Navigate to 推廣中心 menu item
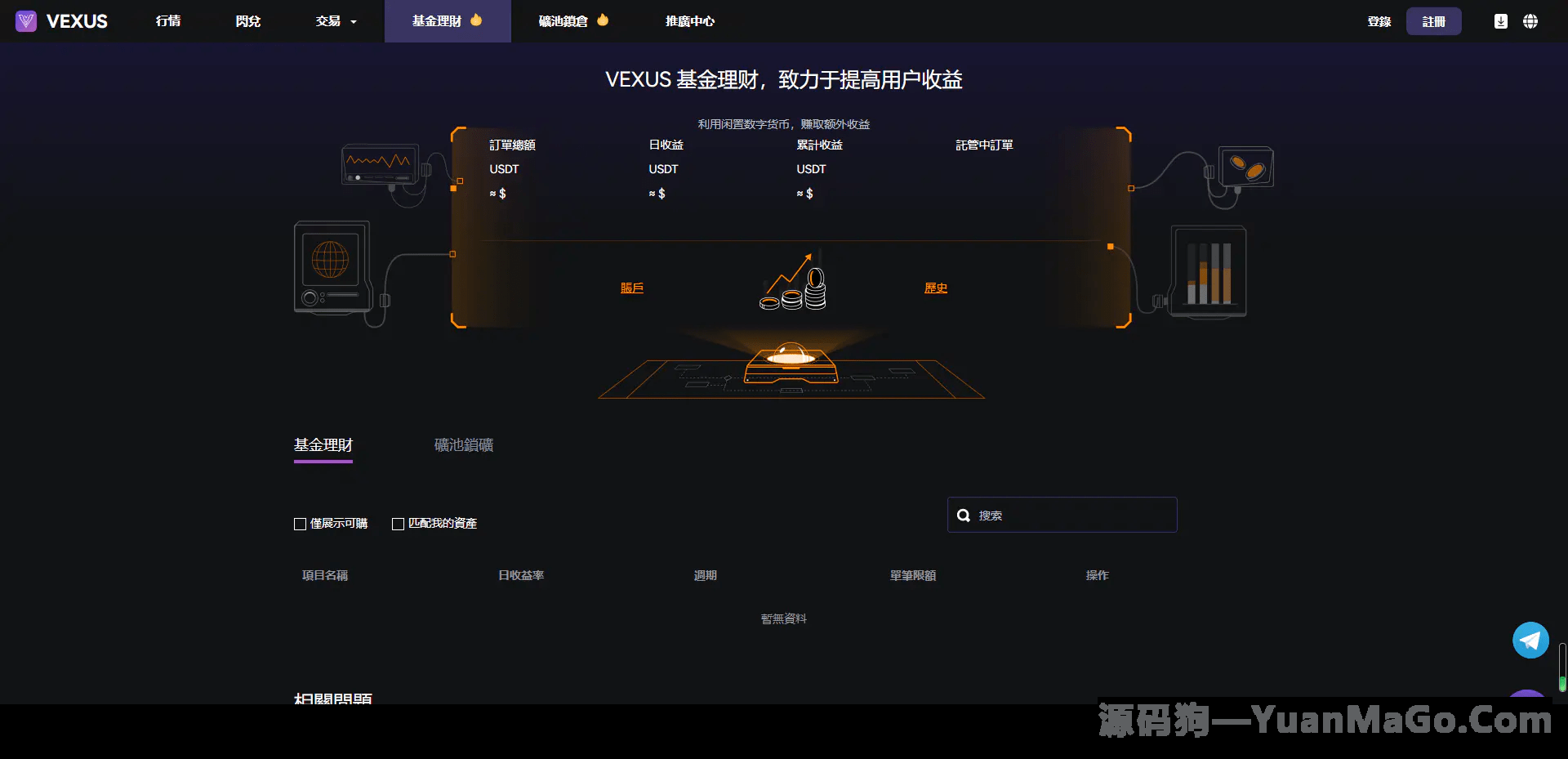Viewport: 1568px width, 759px height. coord(688,21)
